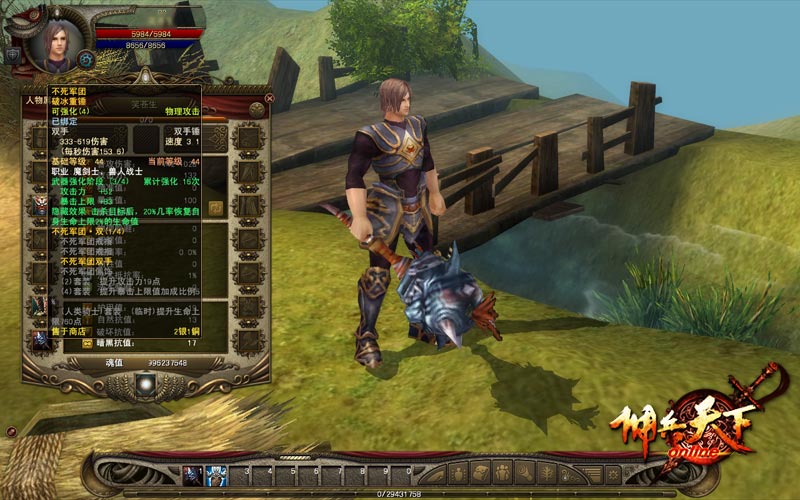Select the golden icon slot in the character panel
This screenshot has width=800, height=500.
[216, 209]
